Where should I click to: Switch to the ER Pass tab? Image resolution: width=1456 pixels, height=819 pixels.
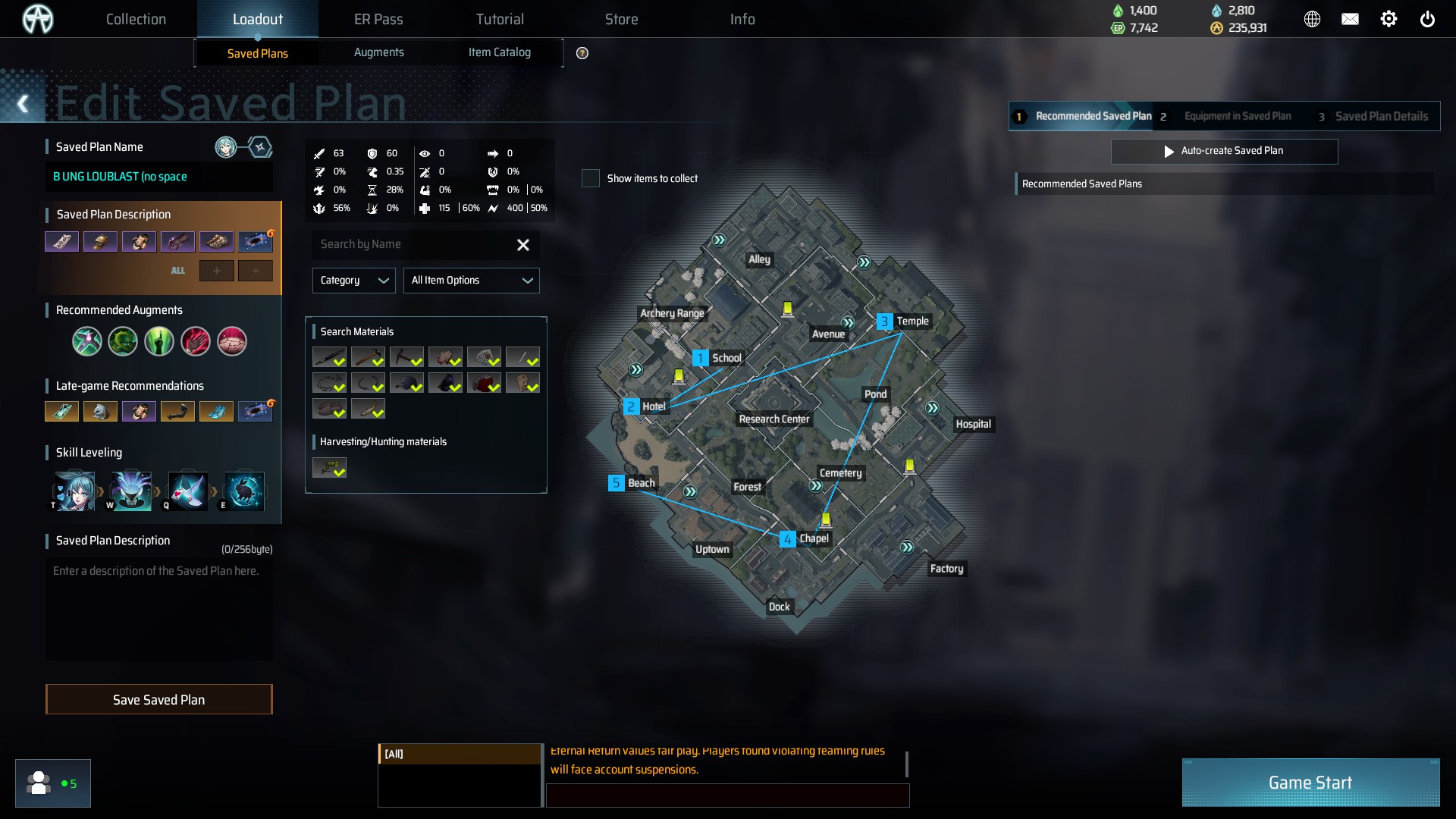[x=378, y=19]
